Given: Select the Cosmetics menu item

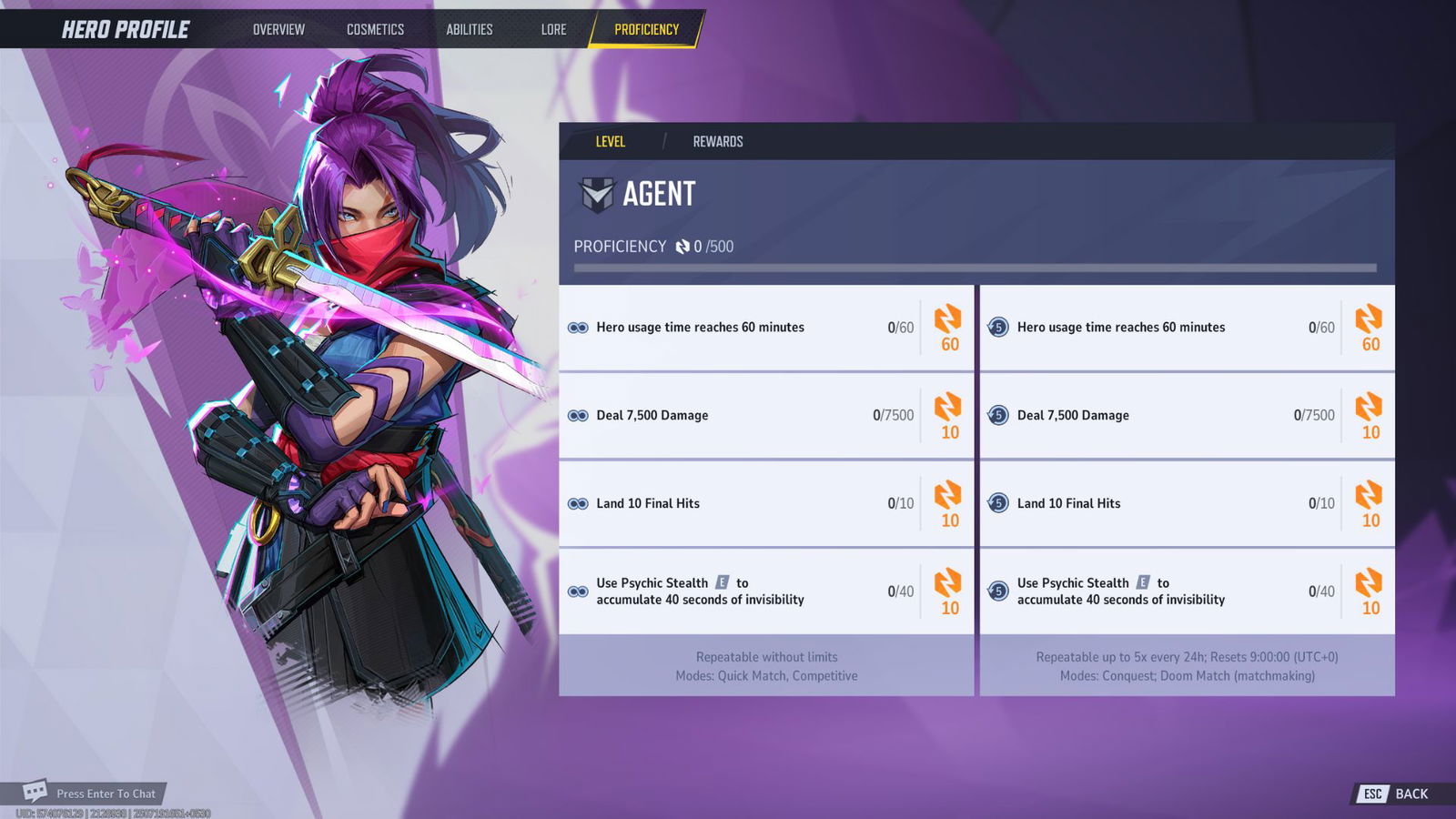Looking at the screenshot, I should pos(375,29).
